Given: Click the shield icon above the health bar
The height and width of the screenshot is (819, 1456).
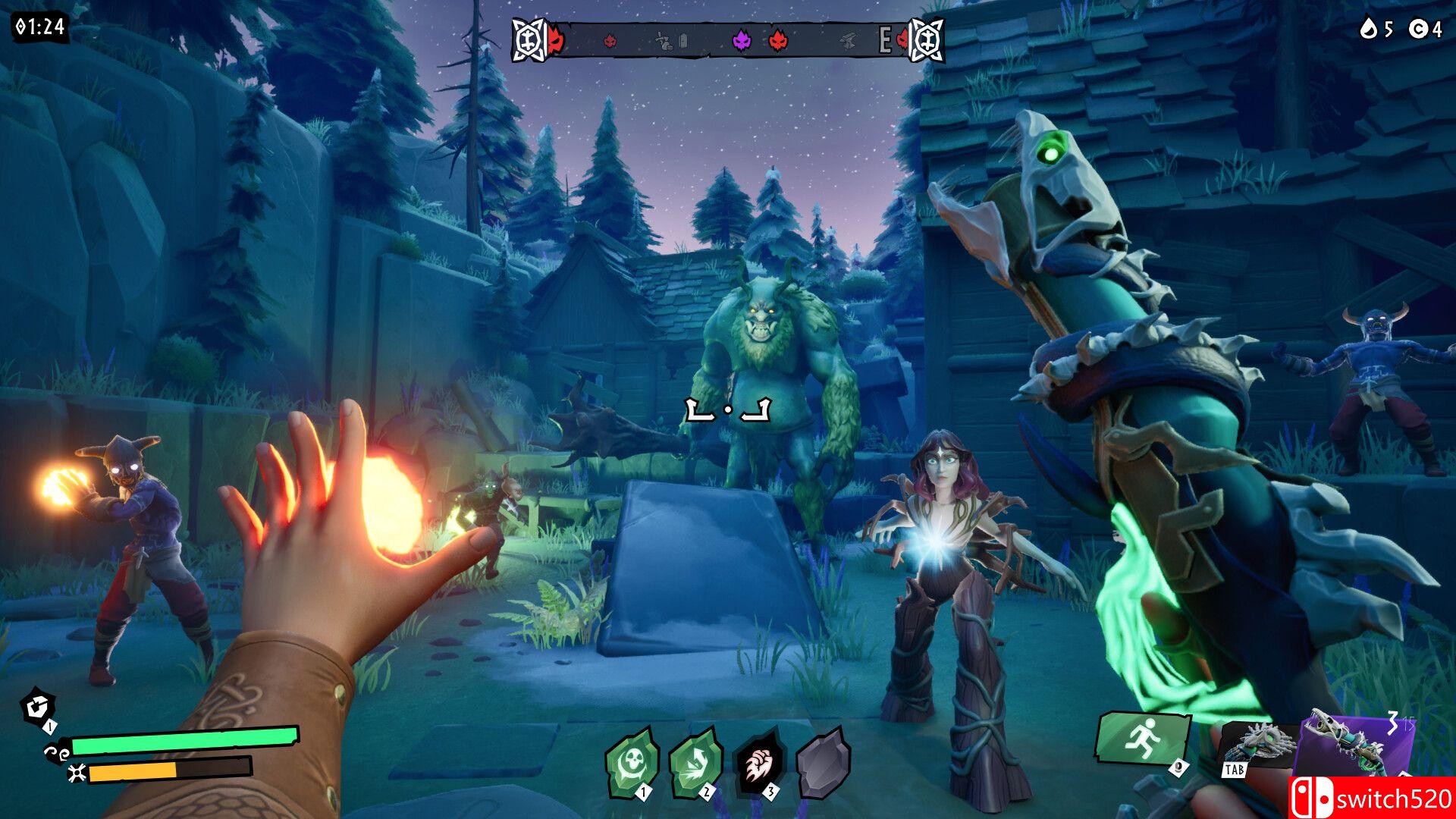Looking at the screenshot, I should 36,708.
